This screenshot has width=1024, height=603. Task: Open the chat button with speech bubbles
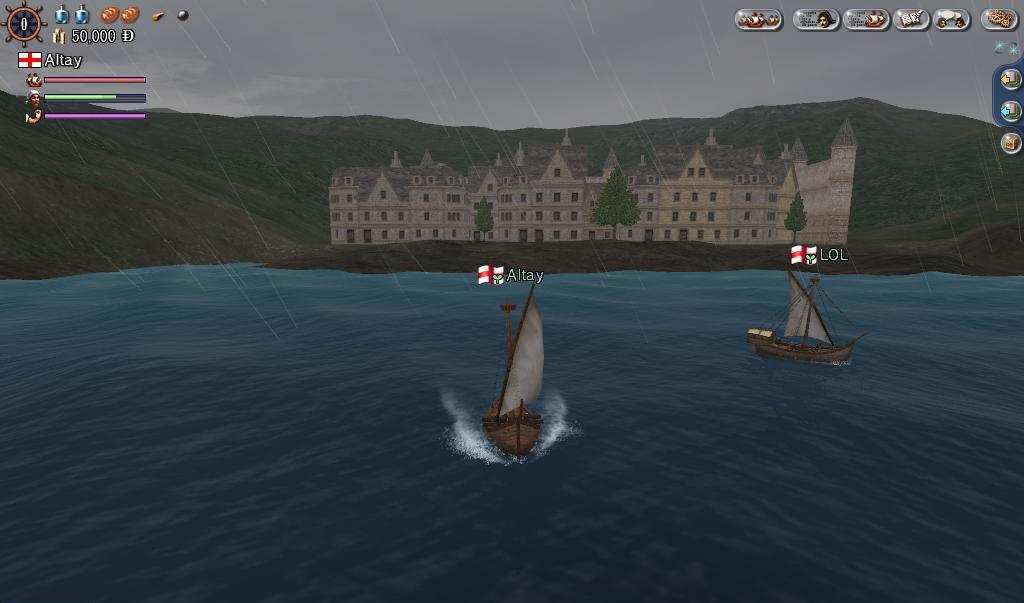click(x=951, y=19)
